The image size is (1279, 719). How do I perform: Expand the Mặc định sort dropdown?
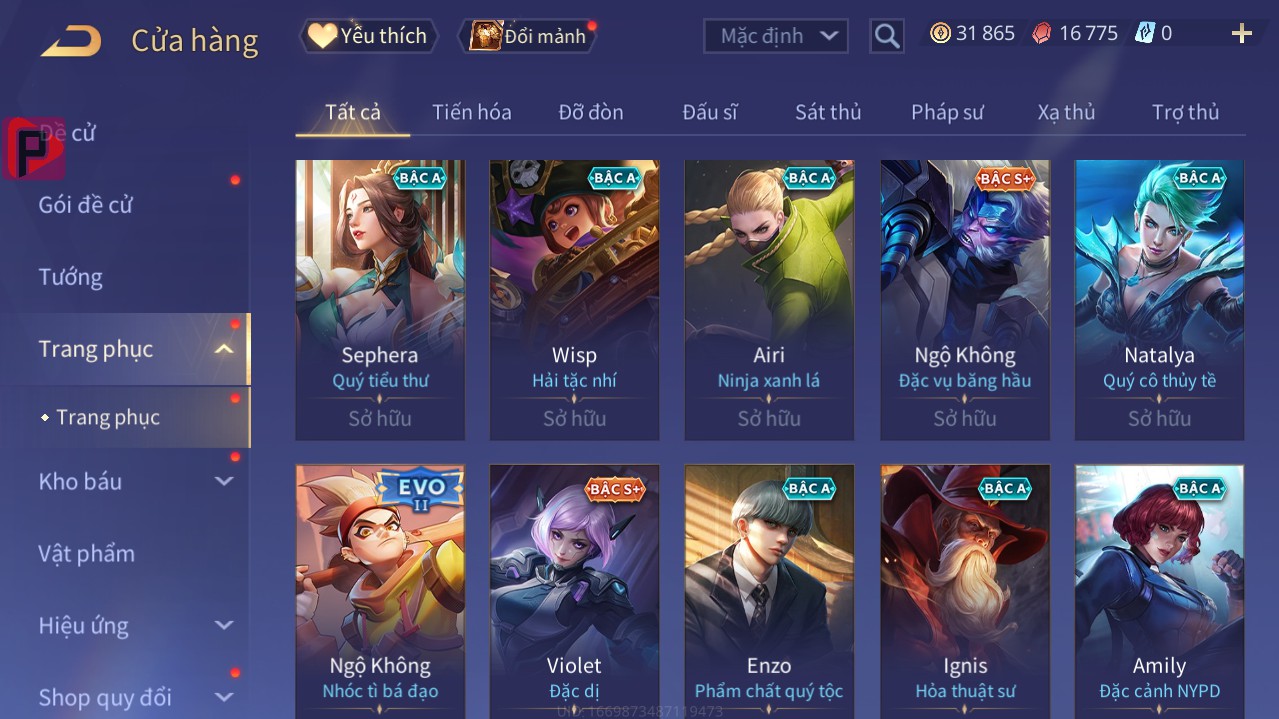[x=776, y=36]
